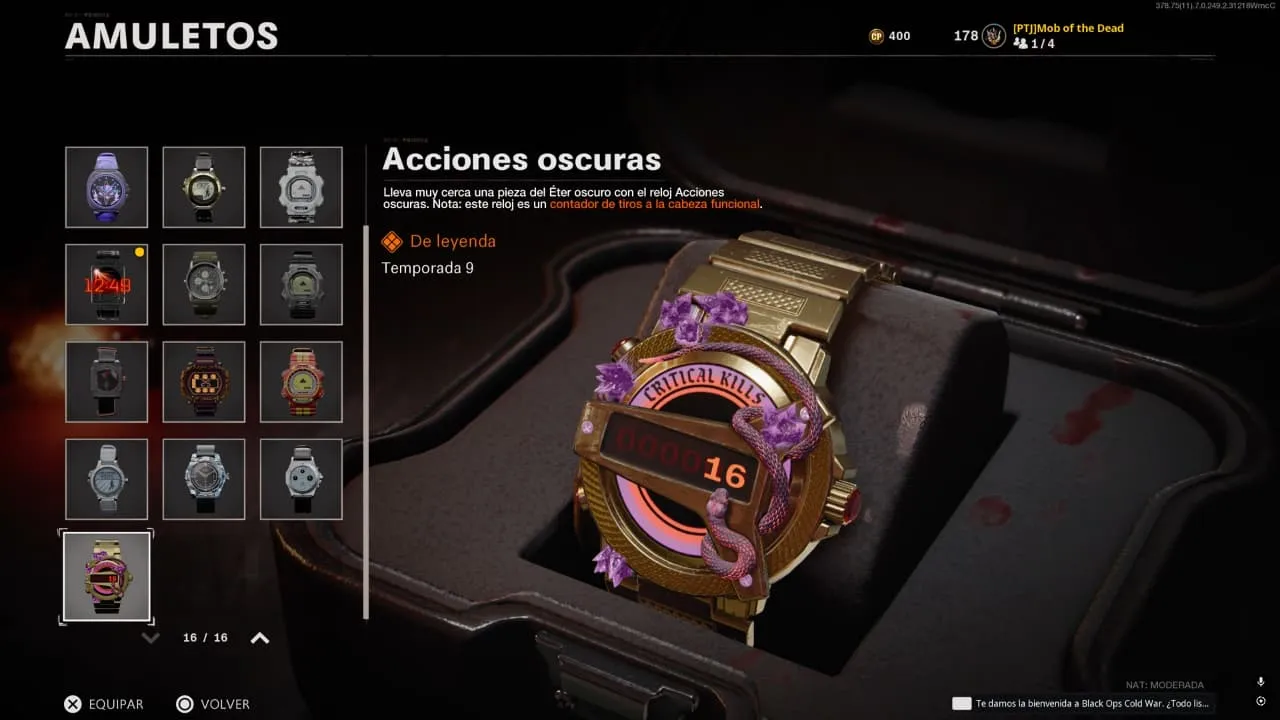Choose the white chunky digital watch
1280x720 pixels.
tap(301, 187)
